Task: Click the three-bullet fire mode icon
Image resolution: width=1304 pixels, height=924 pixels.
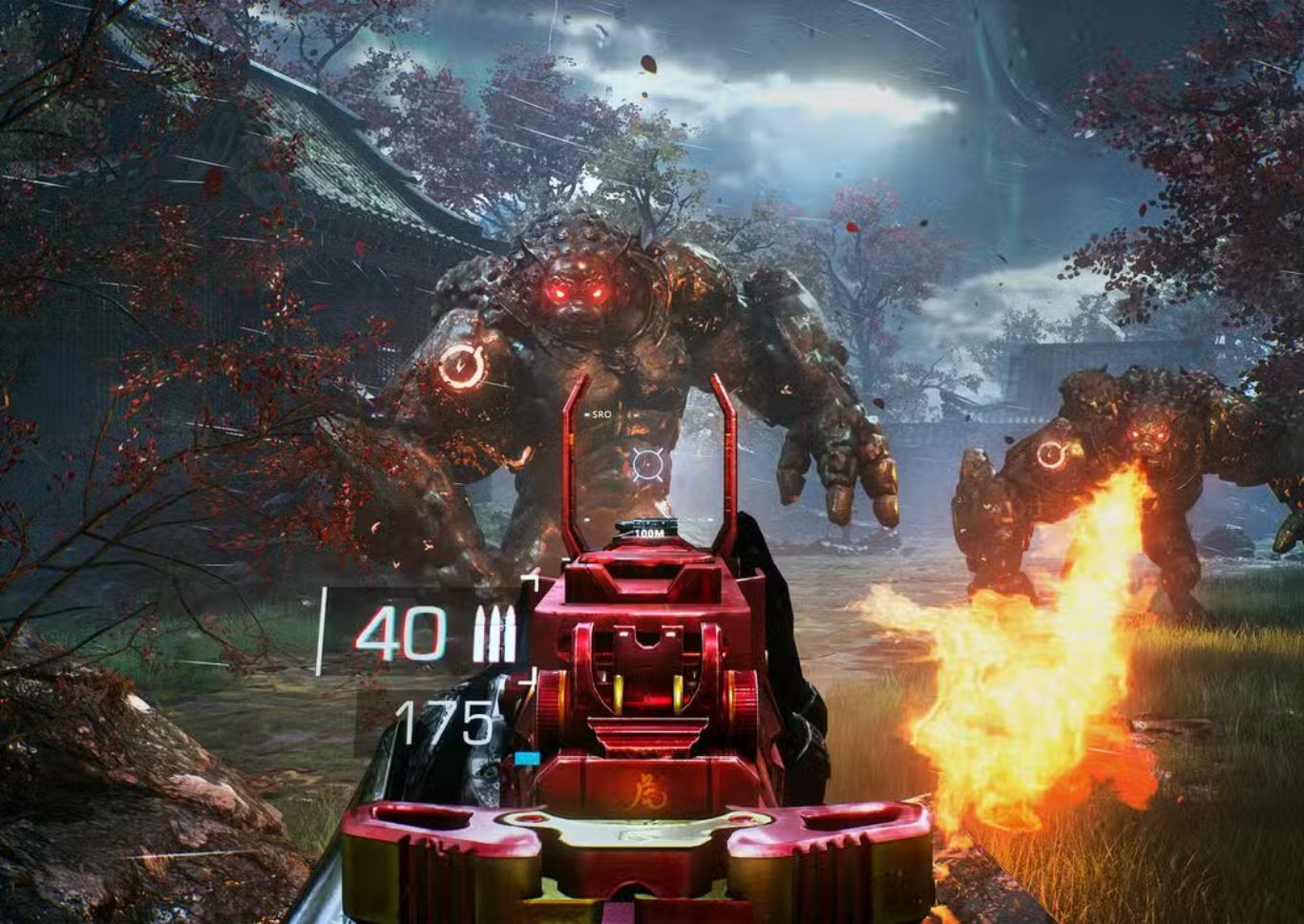Action: pyautogui.click(x=494, y=635)
